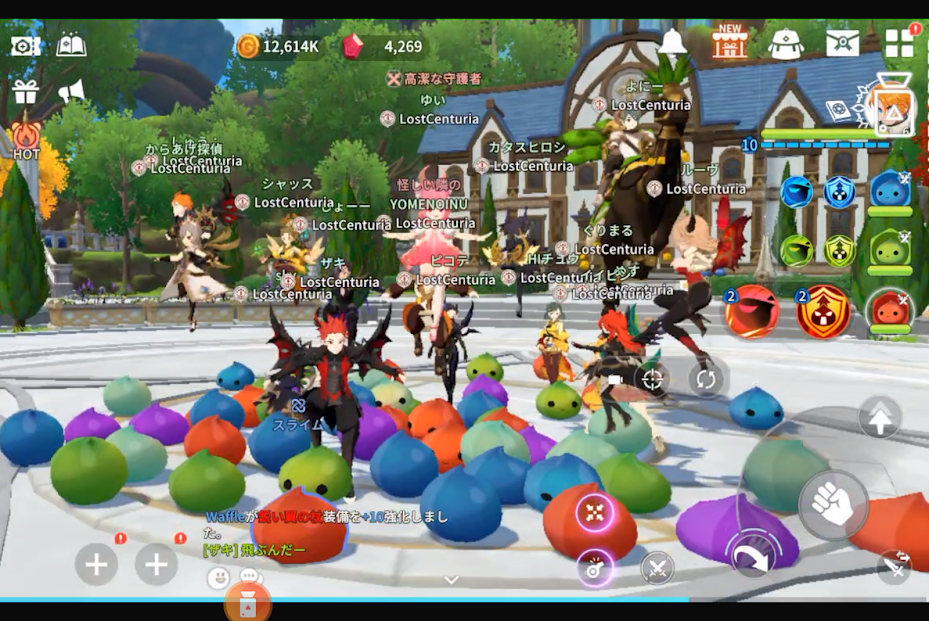929x621 pixels.
Task: Open the NEW shop icon
Action: tap(730, 43)
